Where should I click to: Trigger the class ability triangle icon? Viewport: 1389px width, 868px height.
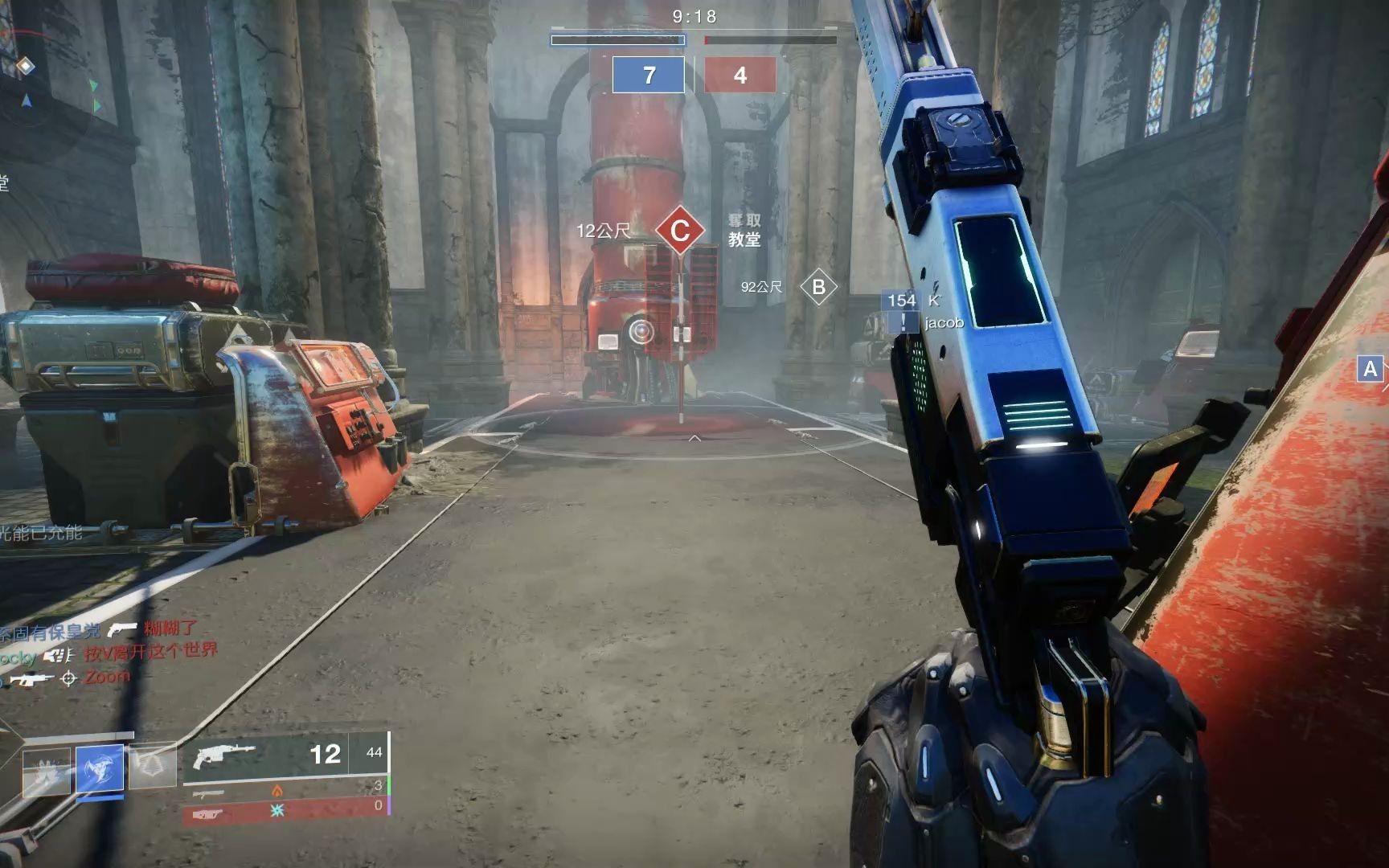[x=153, y=766]
